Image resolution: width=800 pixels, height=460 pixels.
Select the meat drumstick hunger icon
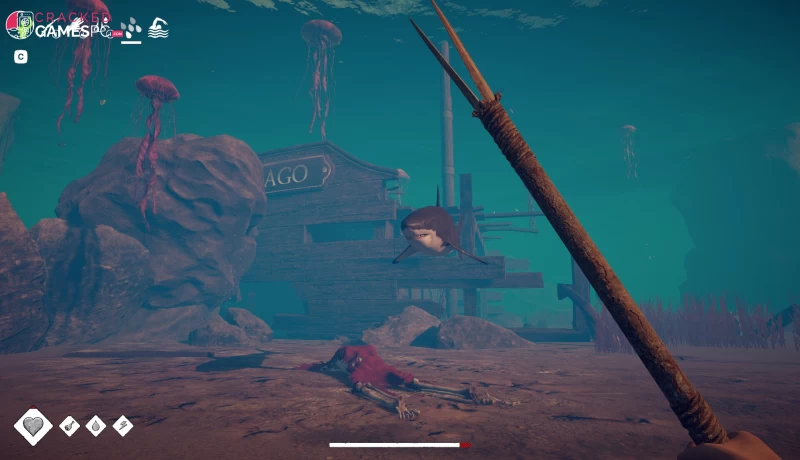(70, 426)
